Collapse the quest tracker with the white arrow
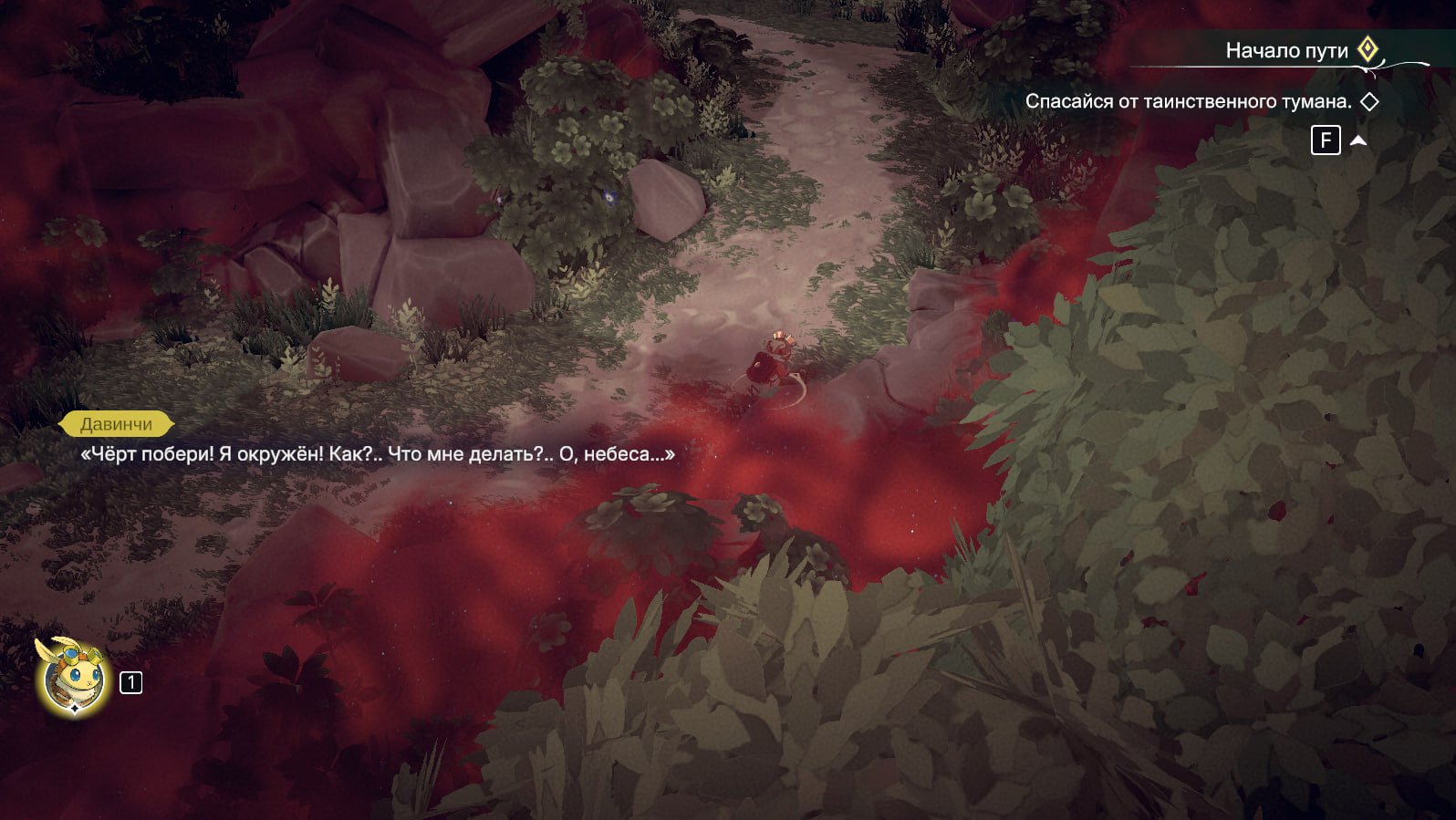The image size is (1456, 820). (1358, 140)
